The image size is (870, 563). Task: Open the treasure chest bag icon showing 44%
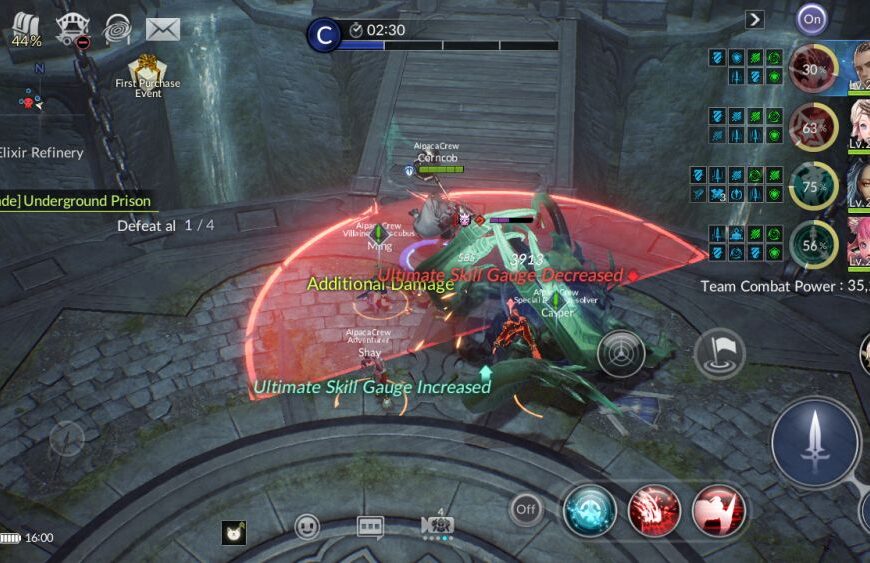26,30
